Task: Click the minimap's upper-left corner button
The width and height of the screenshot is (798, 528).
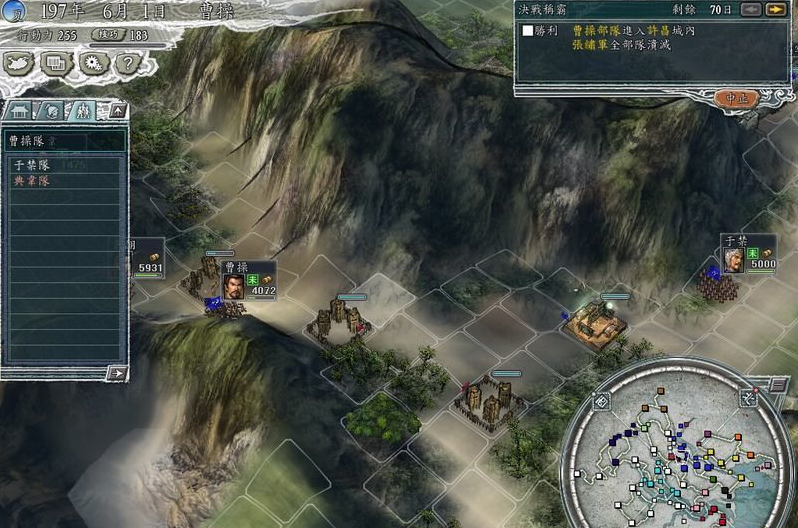Action: (603, 401)
